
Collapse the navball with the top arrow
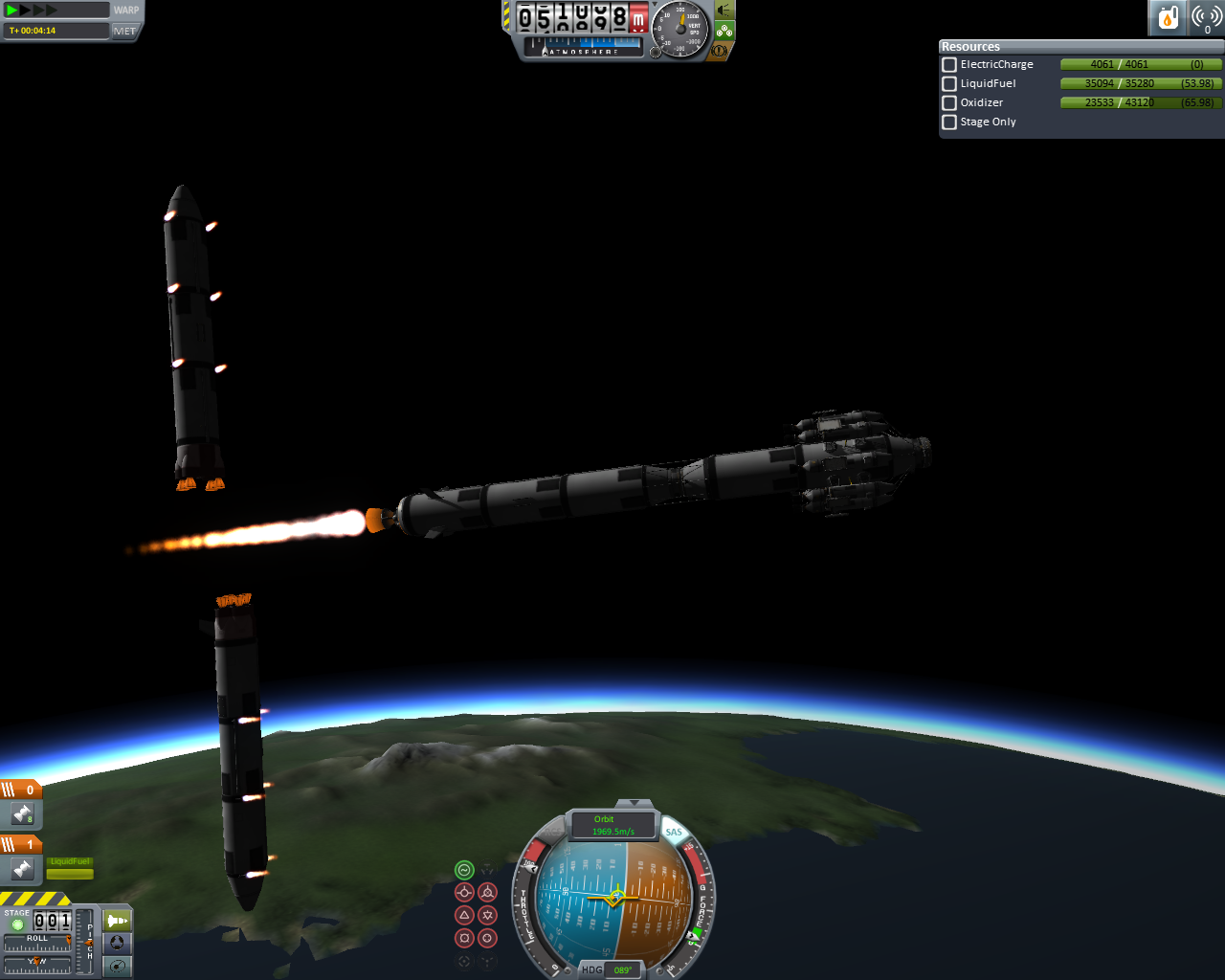pos(634,804)
